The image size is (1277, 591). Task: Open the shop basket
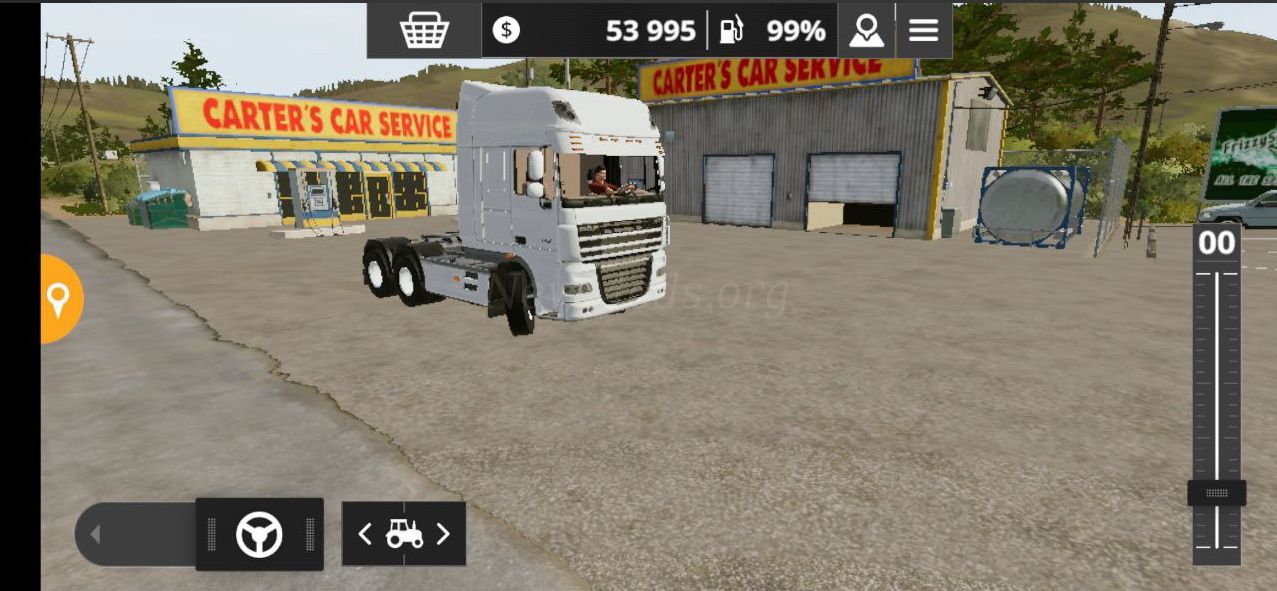point(424,31)
